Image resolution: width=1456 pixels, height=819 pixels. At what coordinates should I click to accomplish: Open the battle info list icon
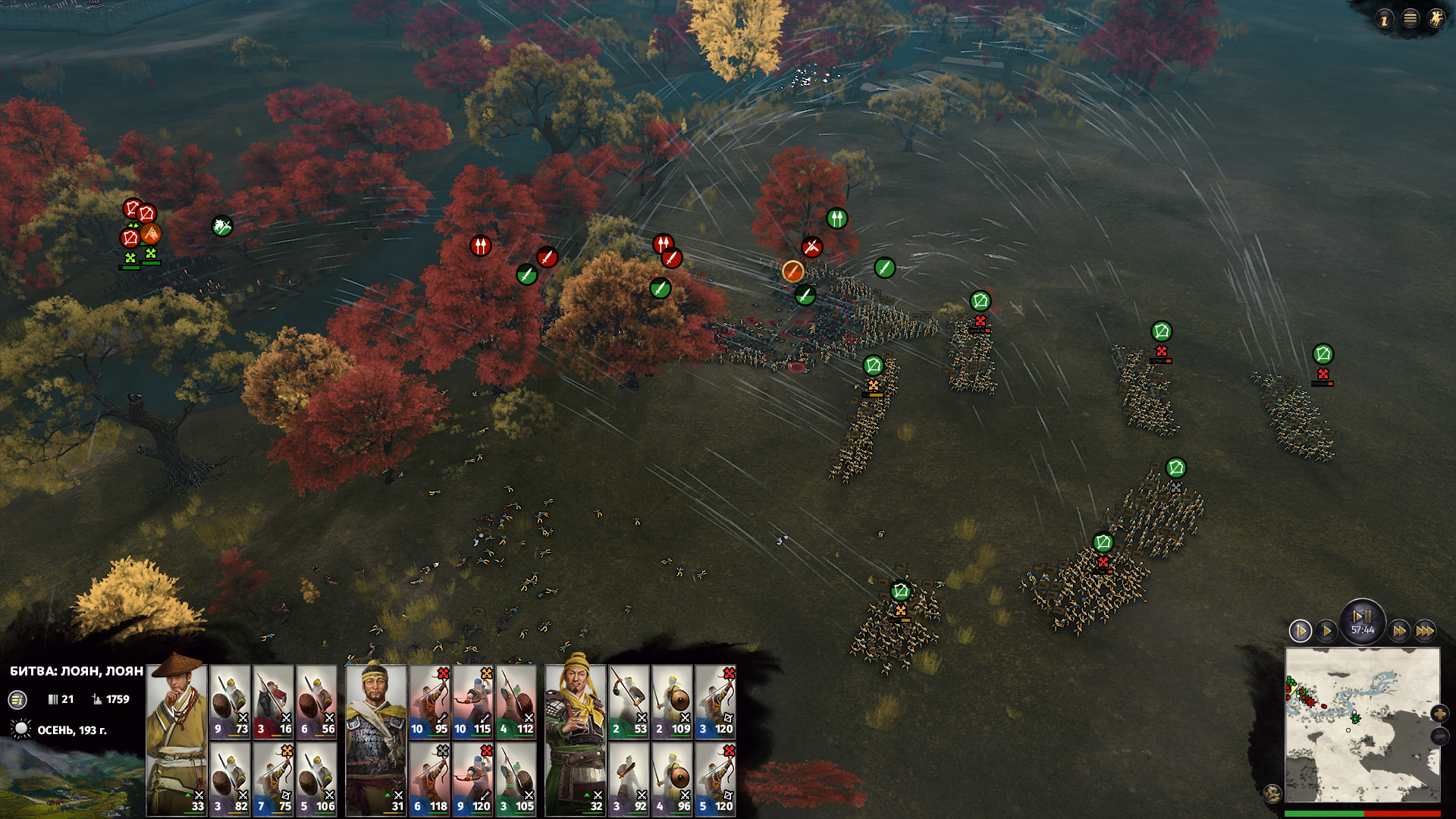pos(17,700)
